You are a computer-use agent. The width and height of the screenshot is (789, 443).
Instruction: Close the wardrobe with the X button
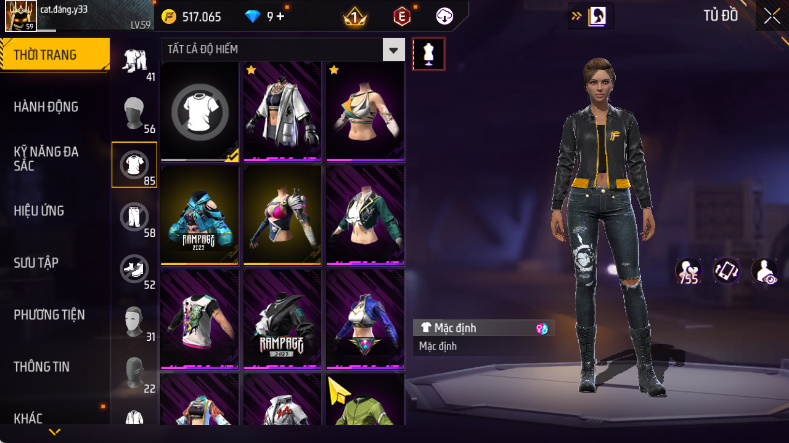coord(771,16)
